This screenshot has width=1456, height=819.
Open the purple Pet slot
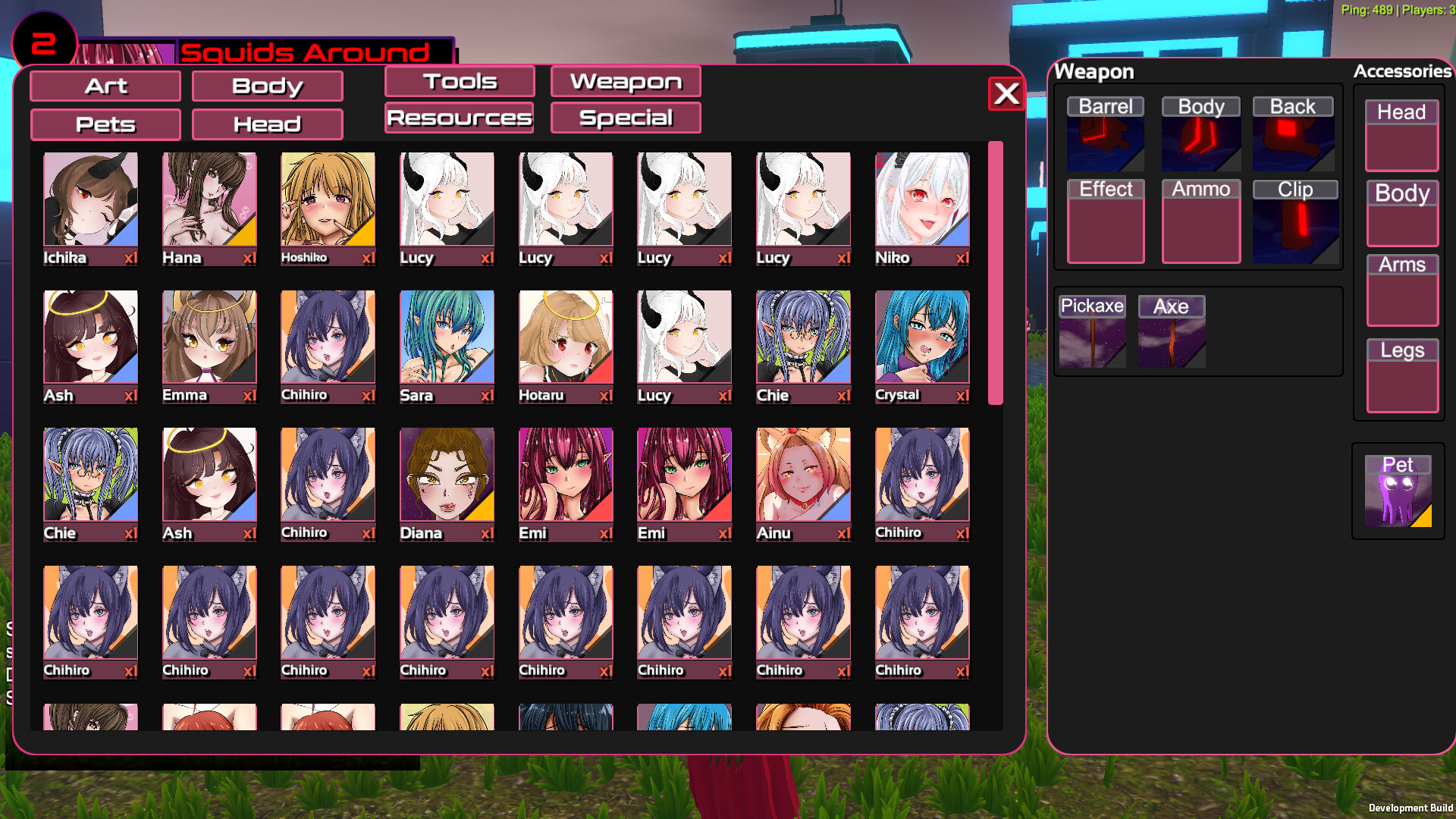coord(1398,491)
